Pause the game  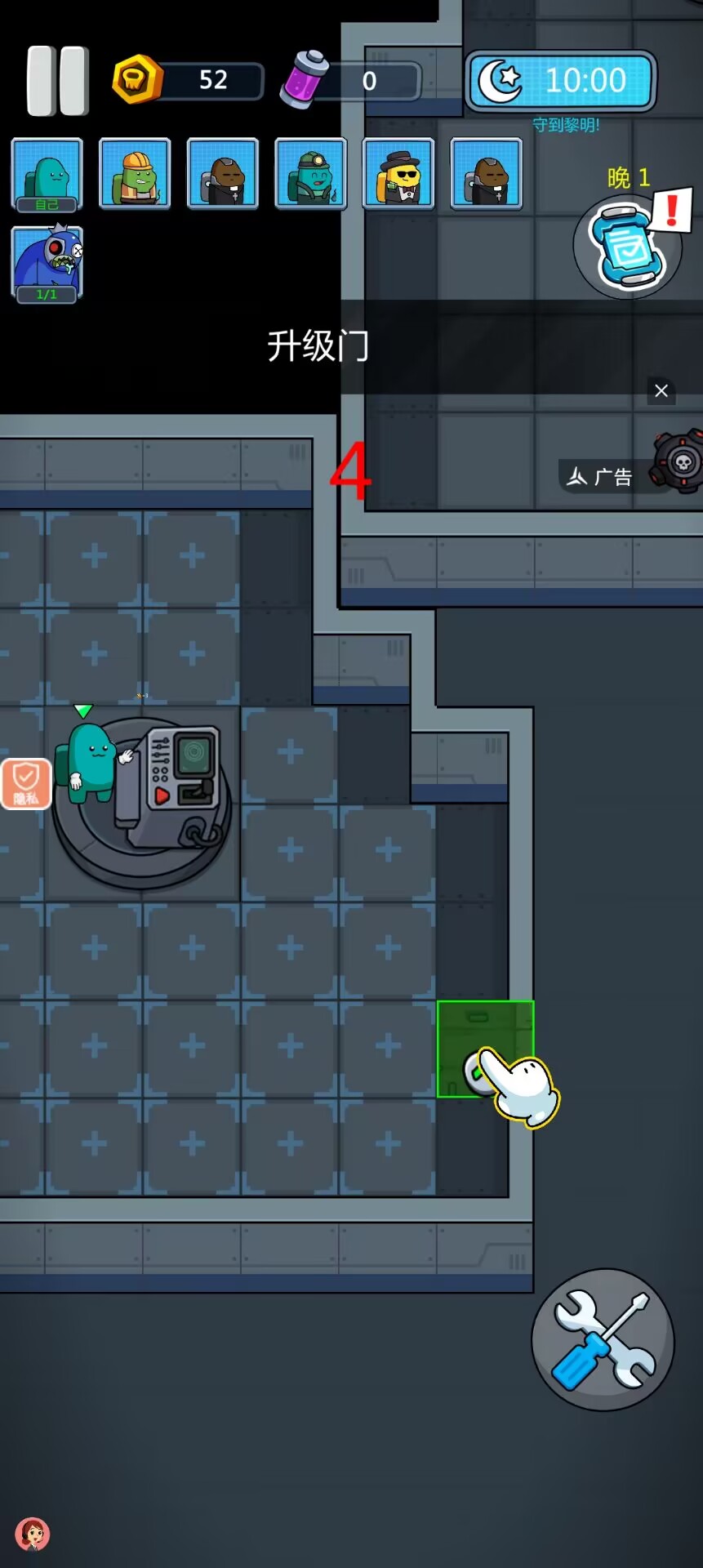(57, 81)
